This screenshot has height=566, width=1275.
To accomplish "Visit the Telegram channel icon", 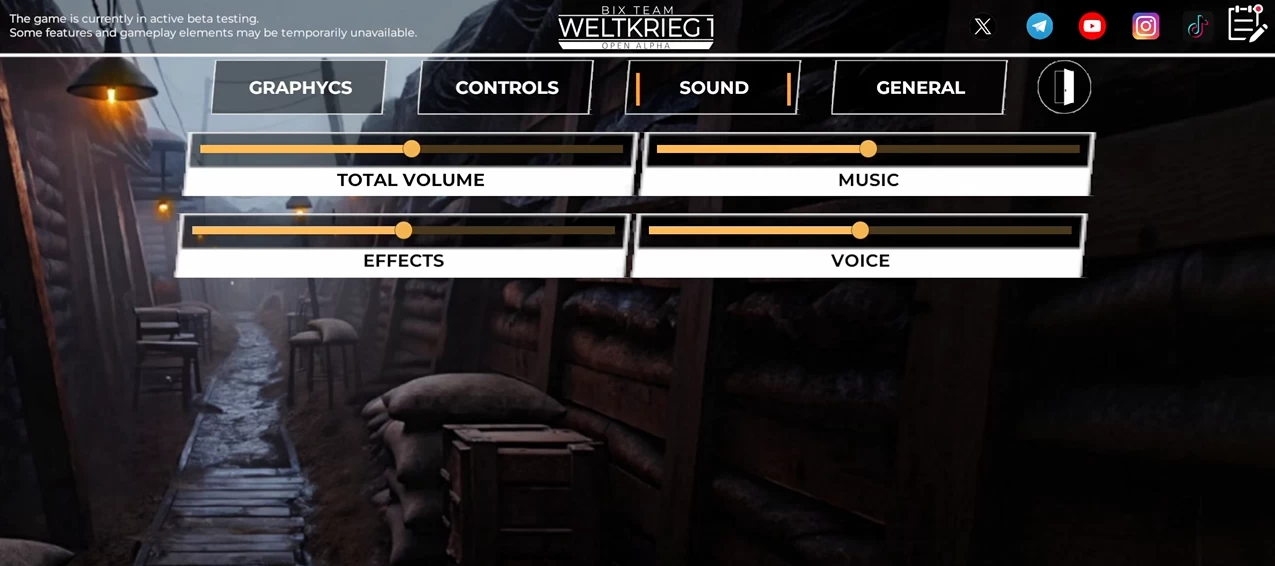I will click(x=1040, y=27).
